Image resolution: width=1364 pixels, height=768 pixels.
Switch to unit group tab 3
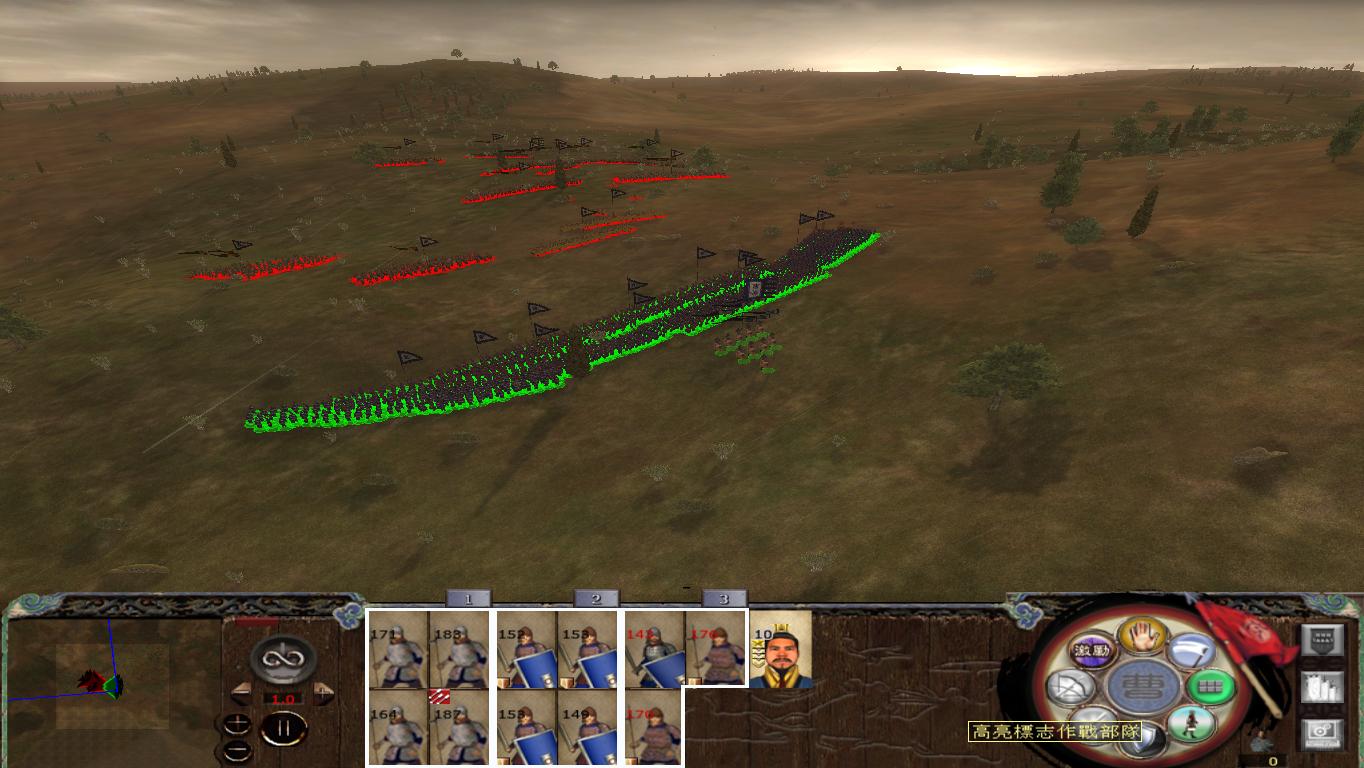pos(723,598)
